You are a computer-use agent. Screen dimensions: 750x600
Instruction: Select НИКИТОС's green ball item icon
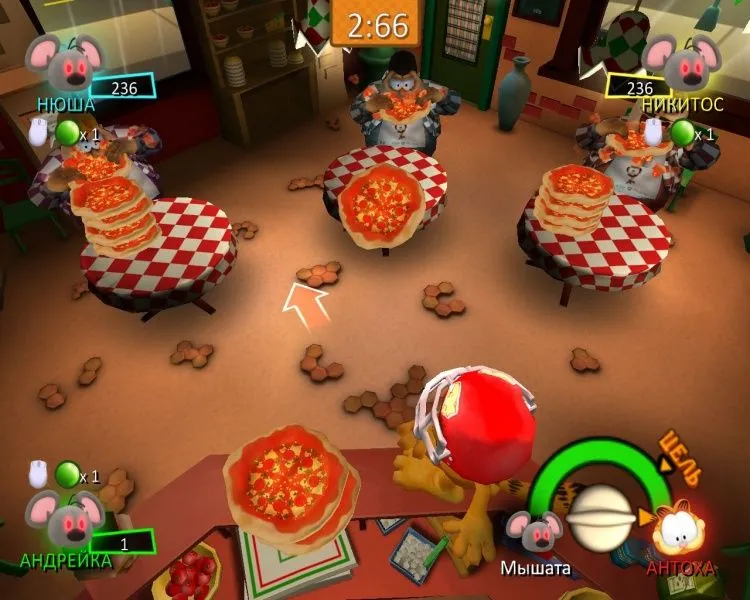(x=683, y=132)
